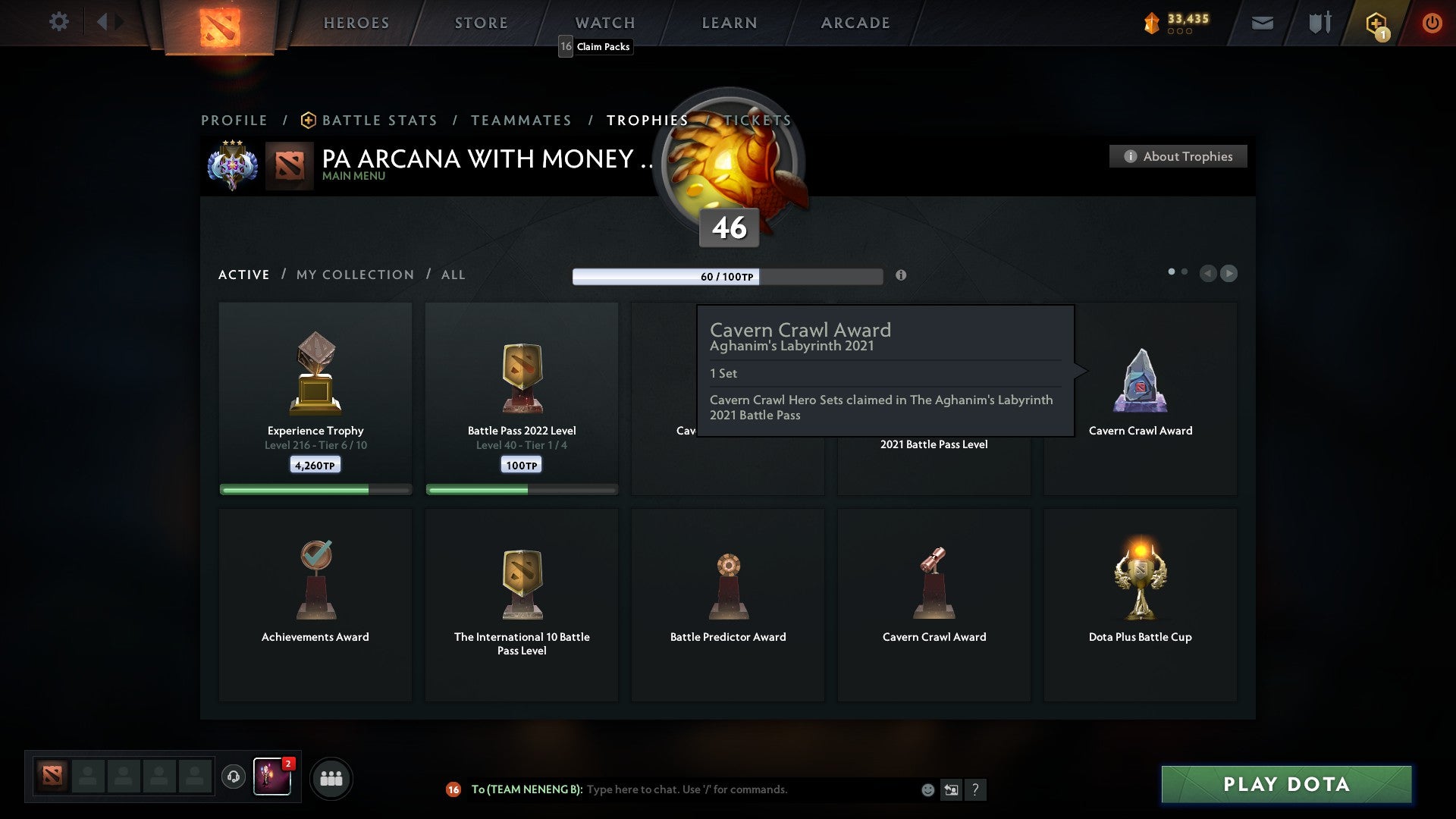Open the Armory shield-and-sword icon

[1319, 22]
